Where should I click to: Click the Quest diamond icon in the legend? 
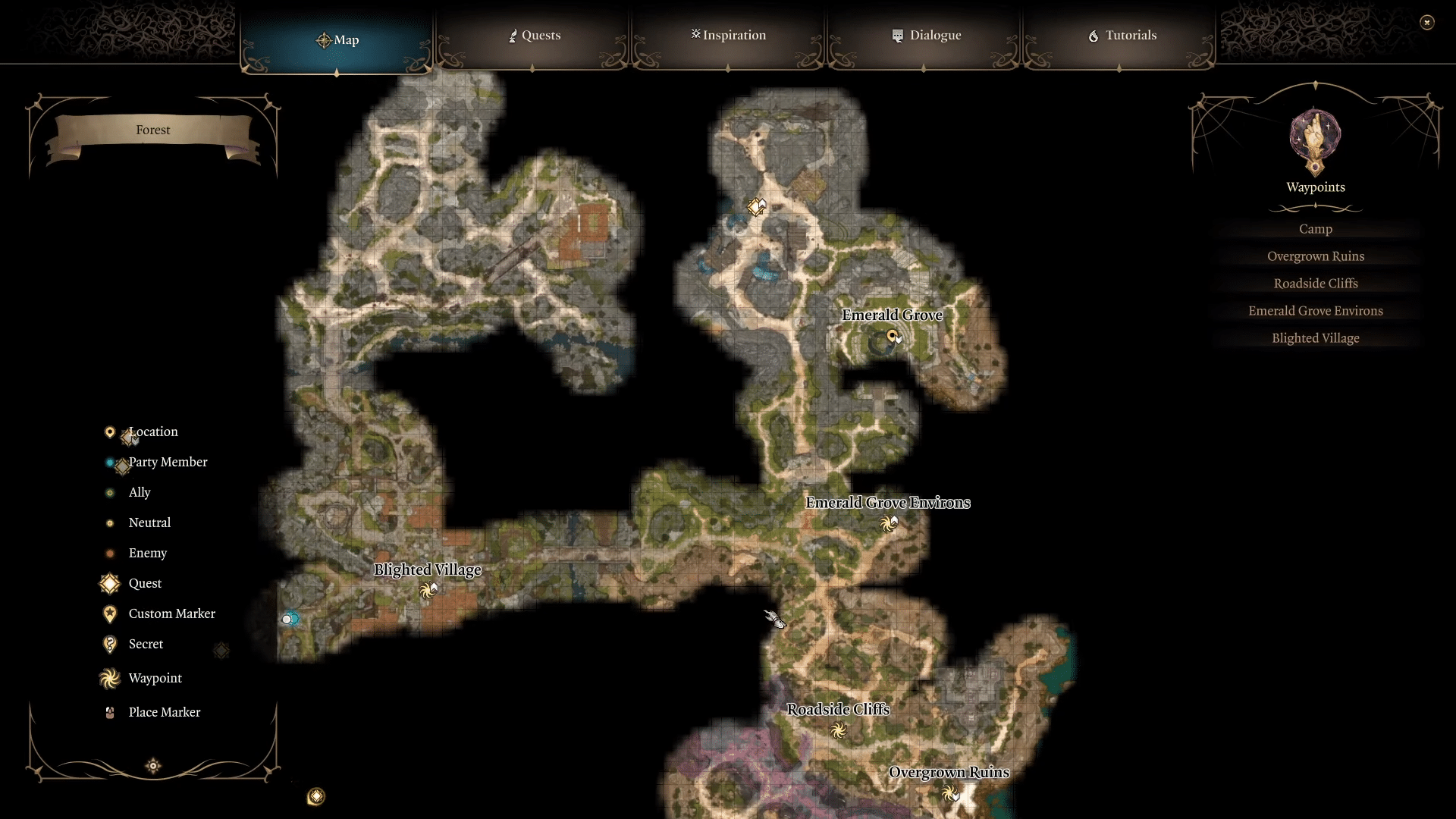point(108,583)
